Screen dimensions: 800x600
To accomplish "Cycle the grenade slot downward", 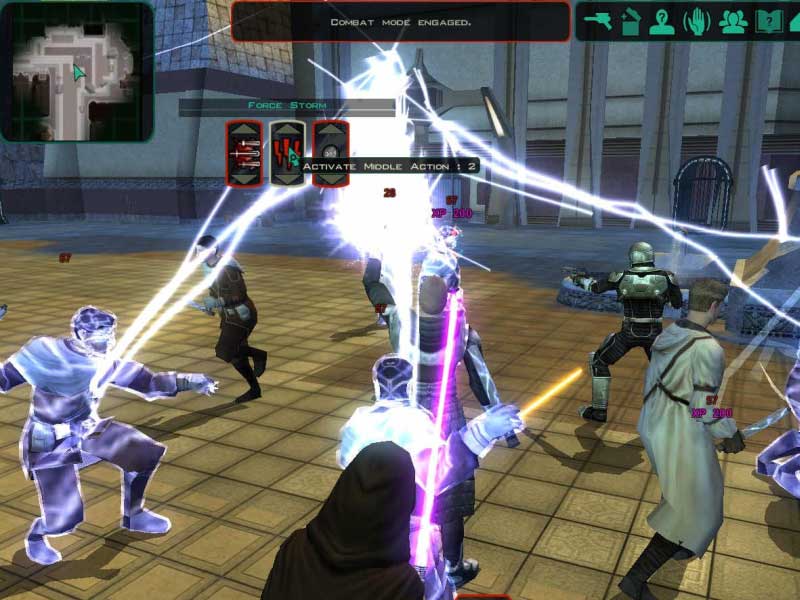I will pyautogui.click(x=331, y=177).
